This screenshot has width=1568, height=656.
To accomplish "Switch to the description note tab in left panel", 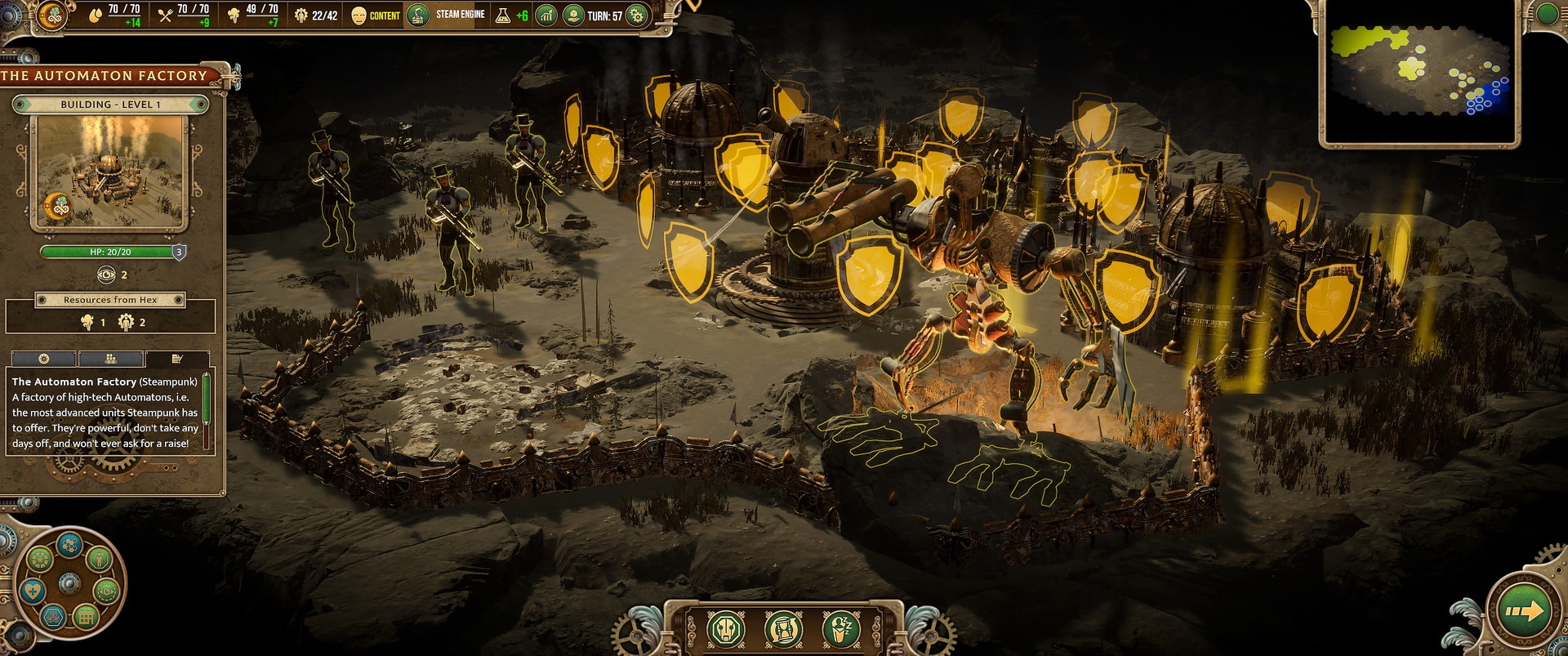I will click(x=178, y=359).
